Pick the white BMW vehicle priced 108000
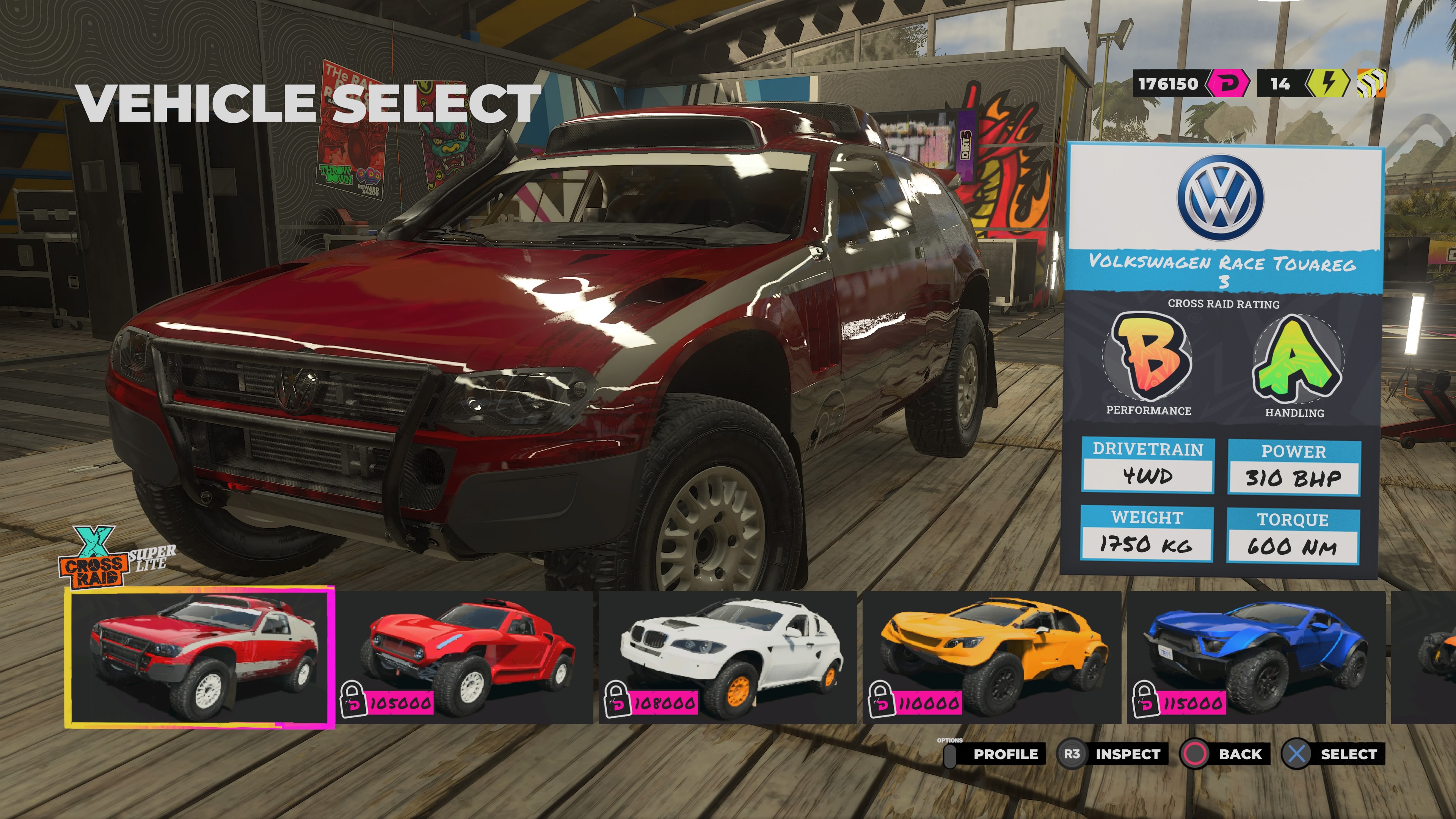 pyautogui.click(x=728, y=657)
